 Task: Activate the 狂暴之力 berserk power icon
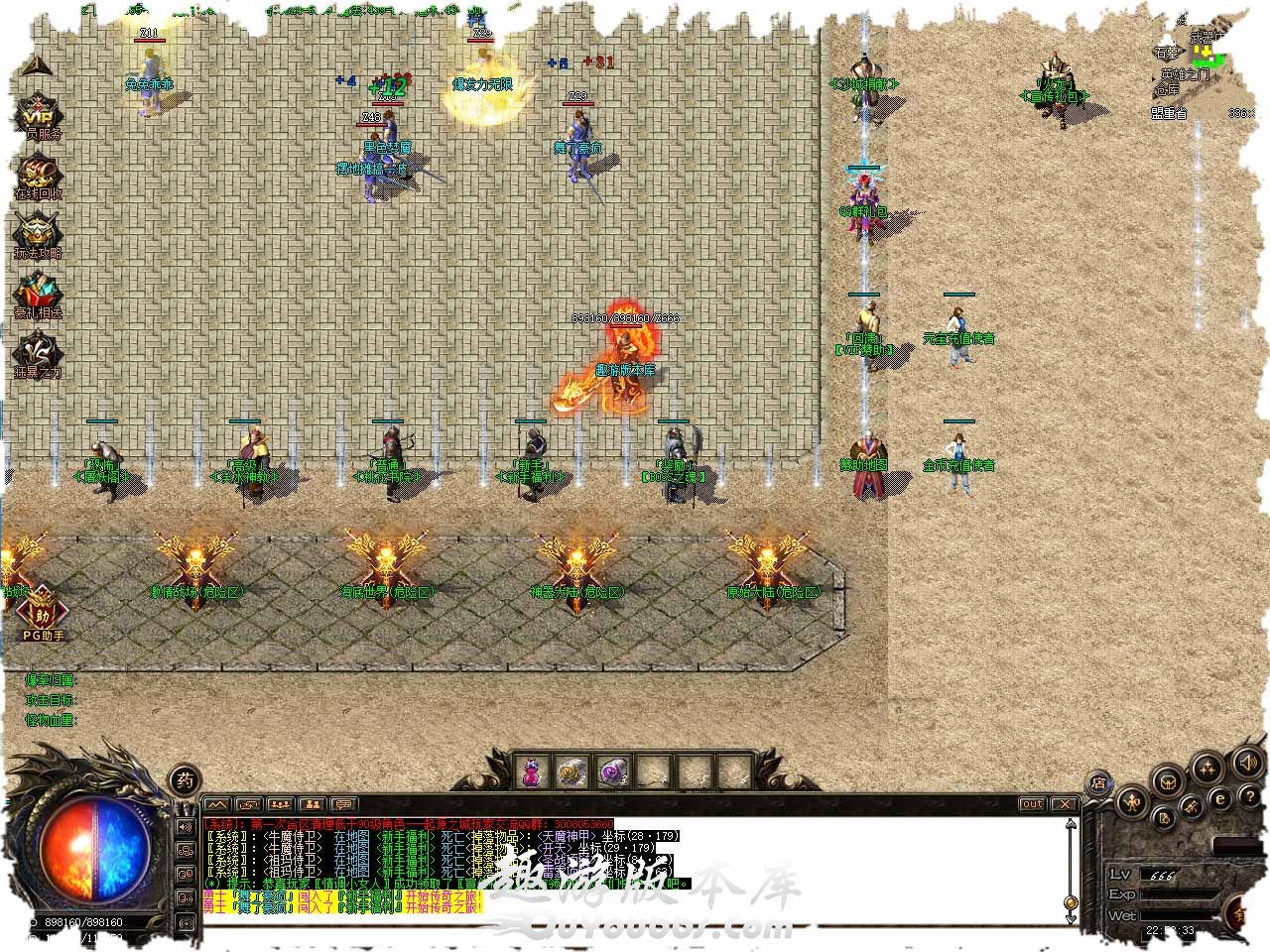pos(37,355)
